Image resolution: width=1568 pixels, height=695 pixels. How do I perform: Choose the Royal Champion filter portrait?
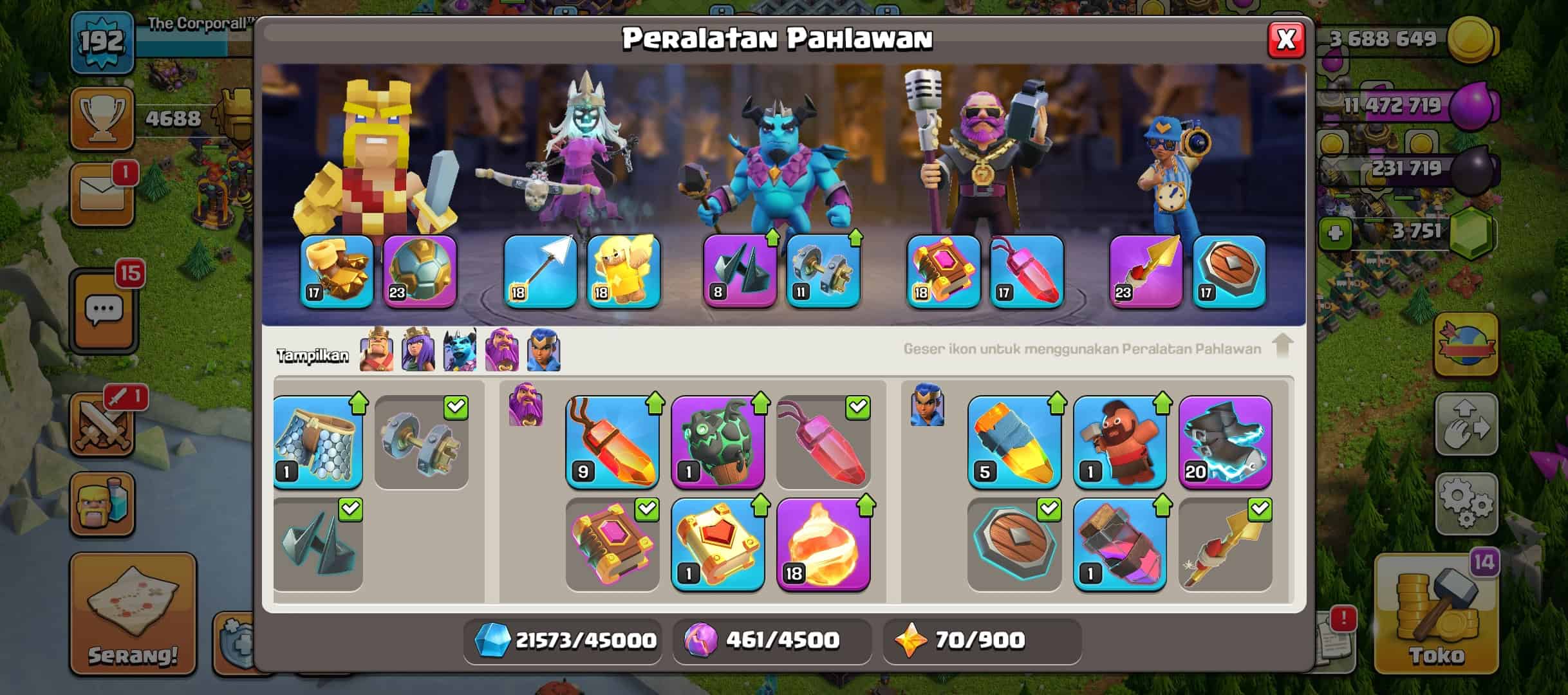point(544,350)
